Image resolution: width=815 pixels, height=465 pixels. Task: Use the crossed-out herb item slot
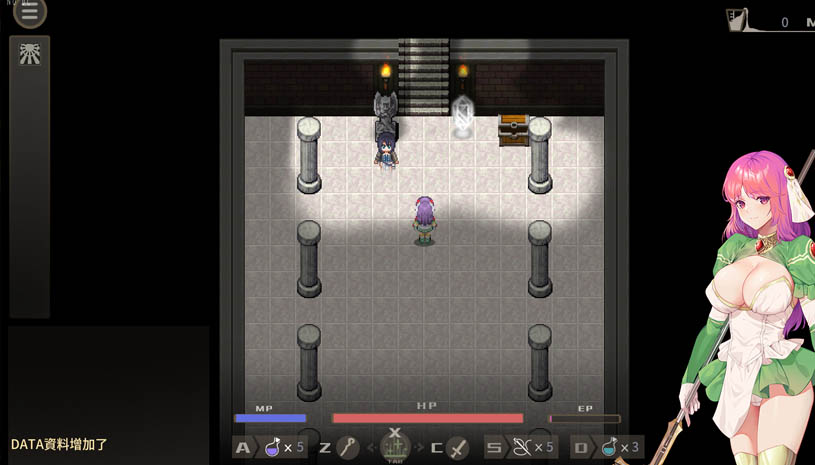coord(522,448)
